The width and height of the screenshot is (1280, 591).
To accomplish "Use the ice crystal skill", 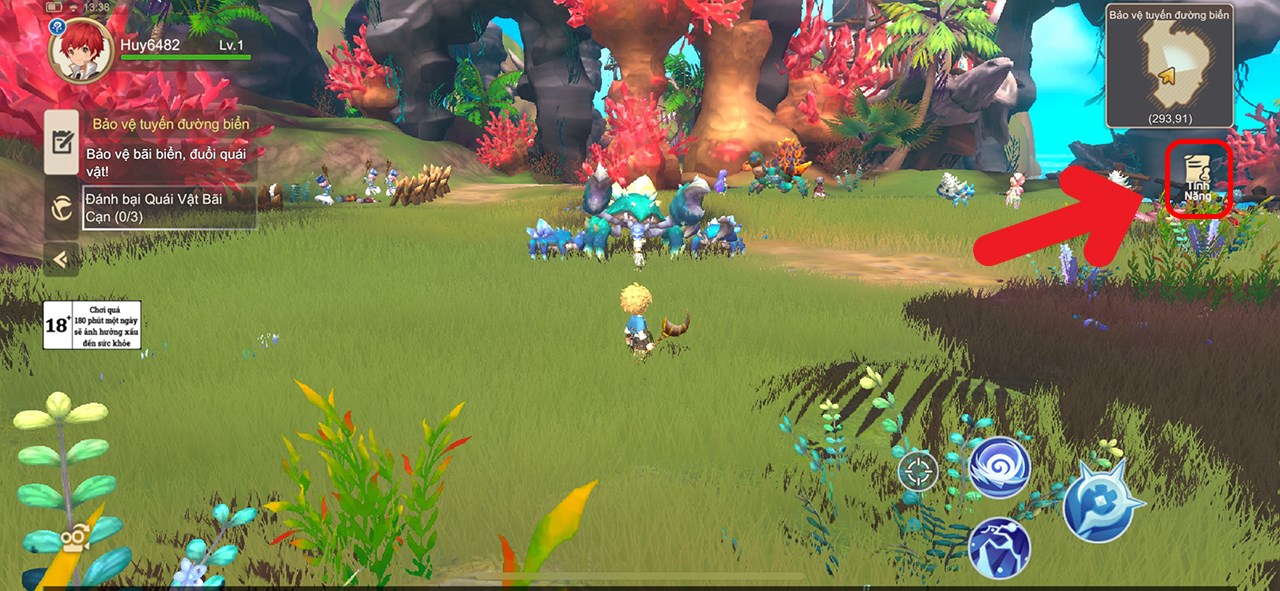I will coord(999,547).
